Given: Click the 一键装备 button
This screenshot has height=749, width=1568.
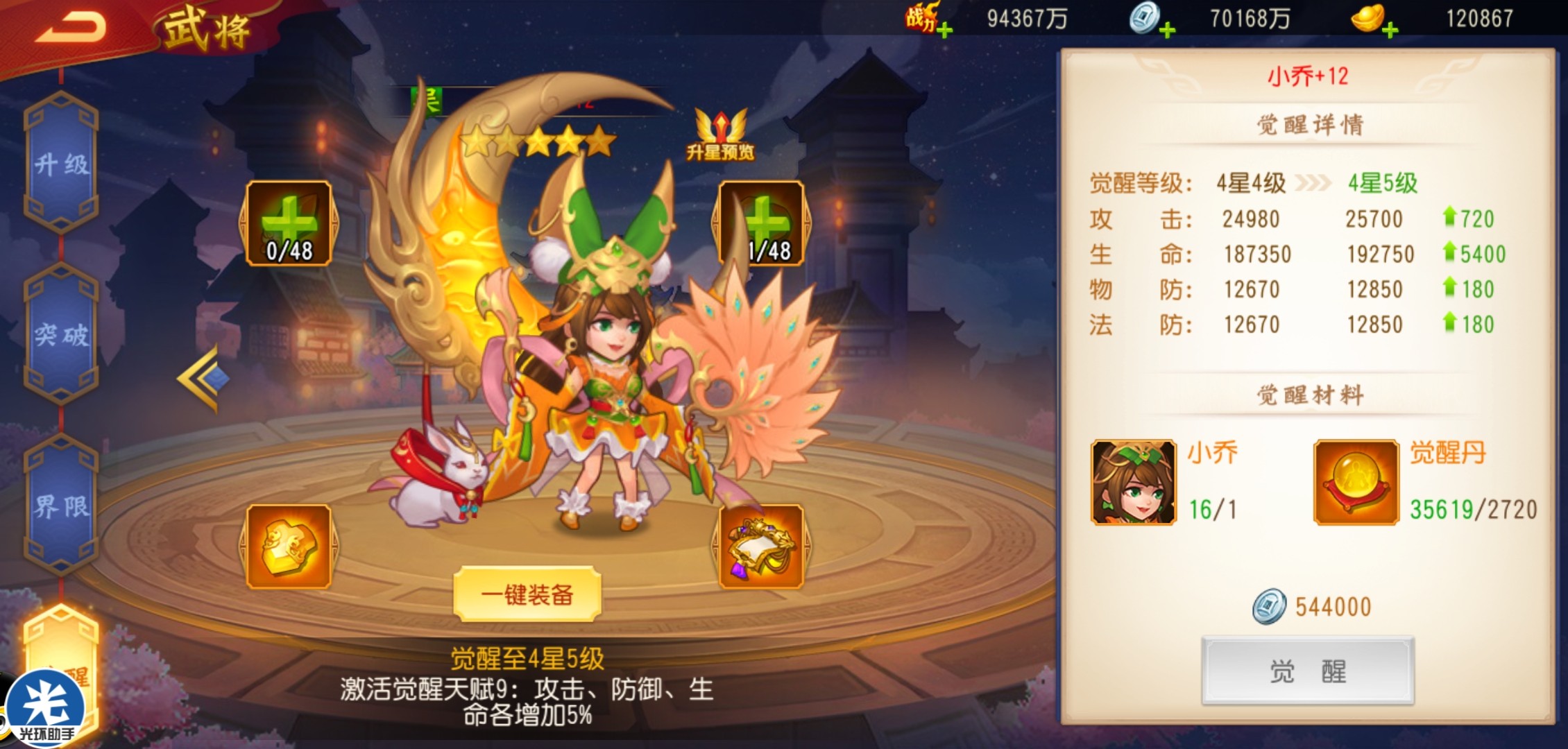Looking at the screenshot, I should [527, 594].
